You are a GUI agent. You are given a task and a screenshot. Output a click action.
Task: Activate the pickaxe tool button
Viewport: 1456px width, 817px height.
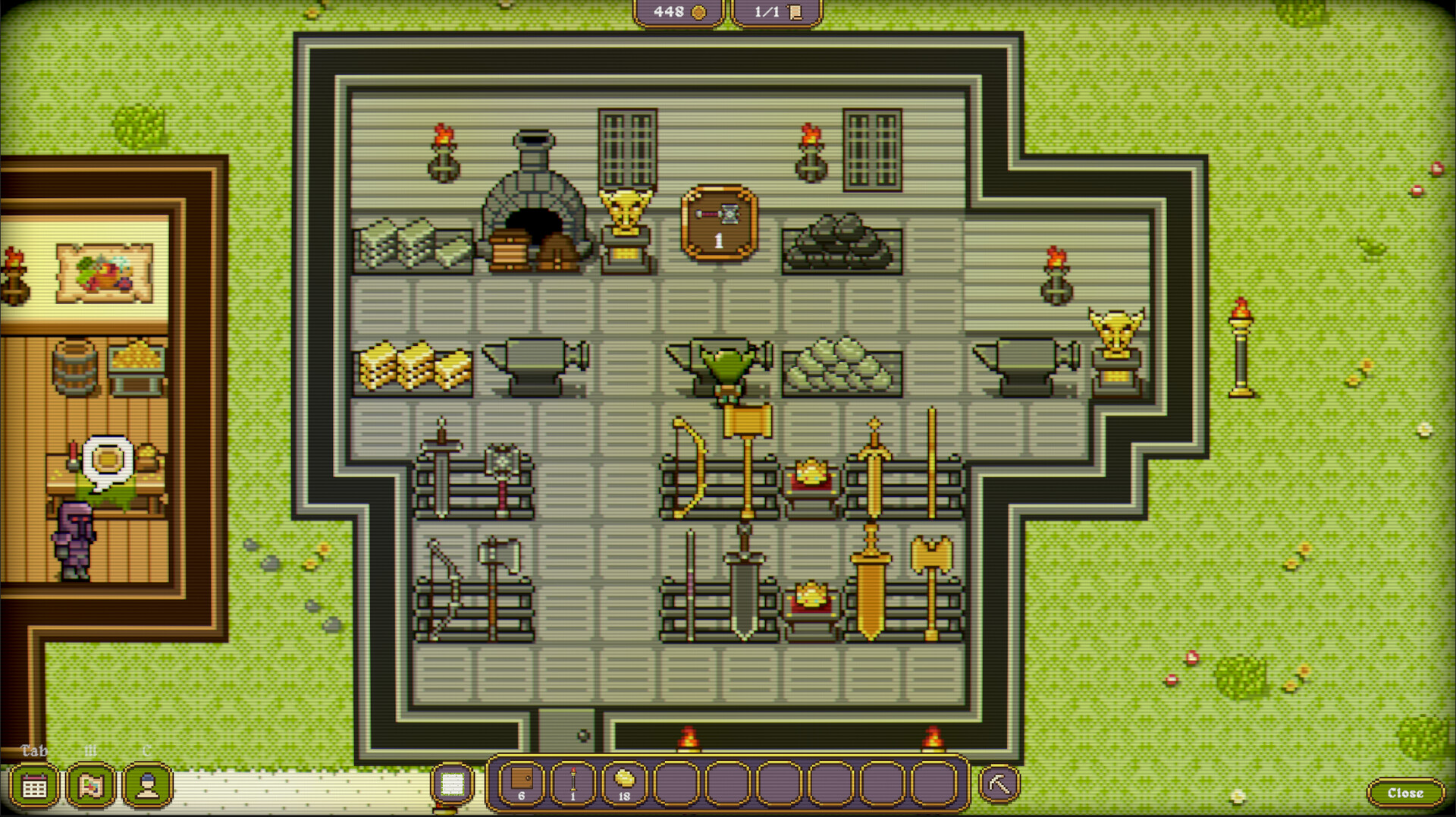(x=999, y=784)
